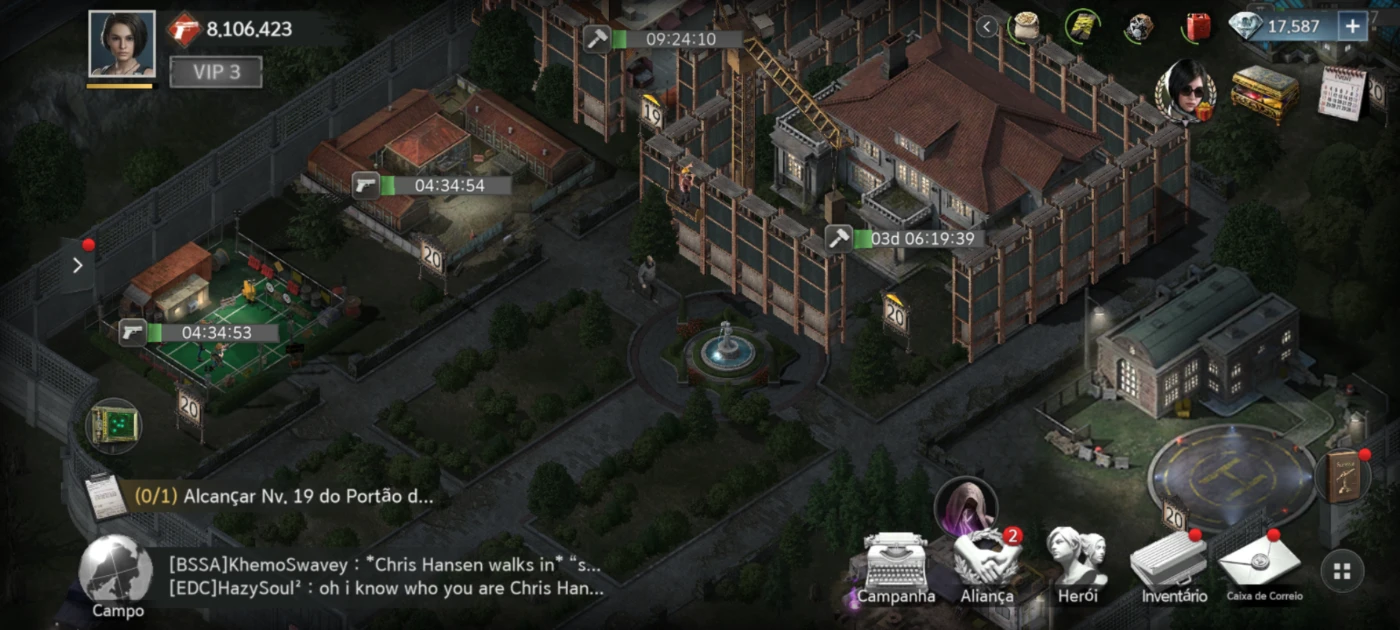Select the food sack resource icon

[x=1025, y=27]
